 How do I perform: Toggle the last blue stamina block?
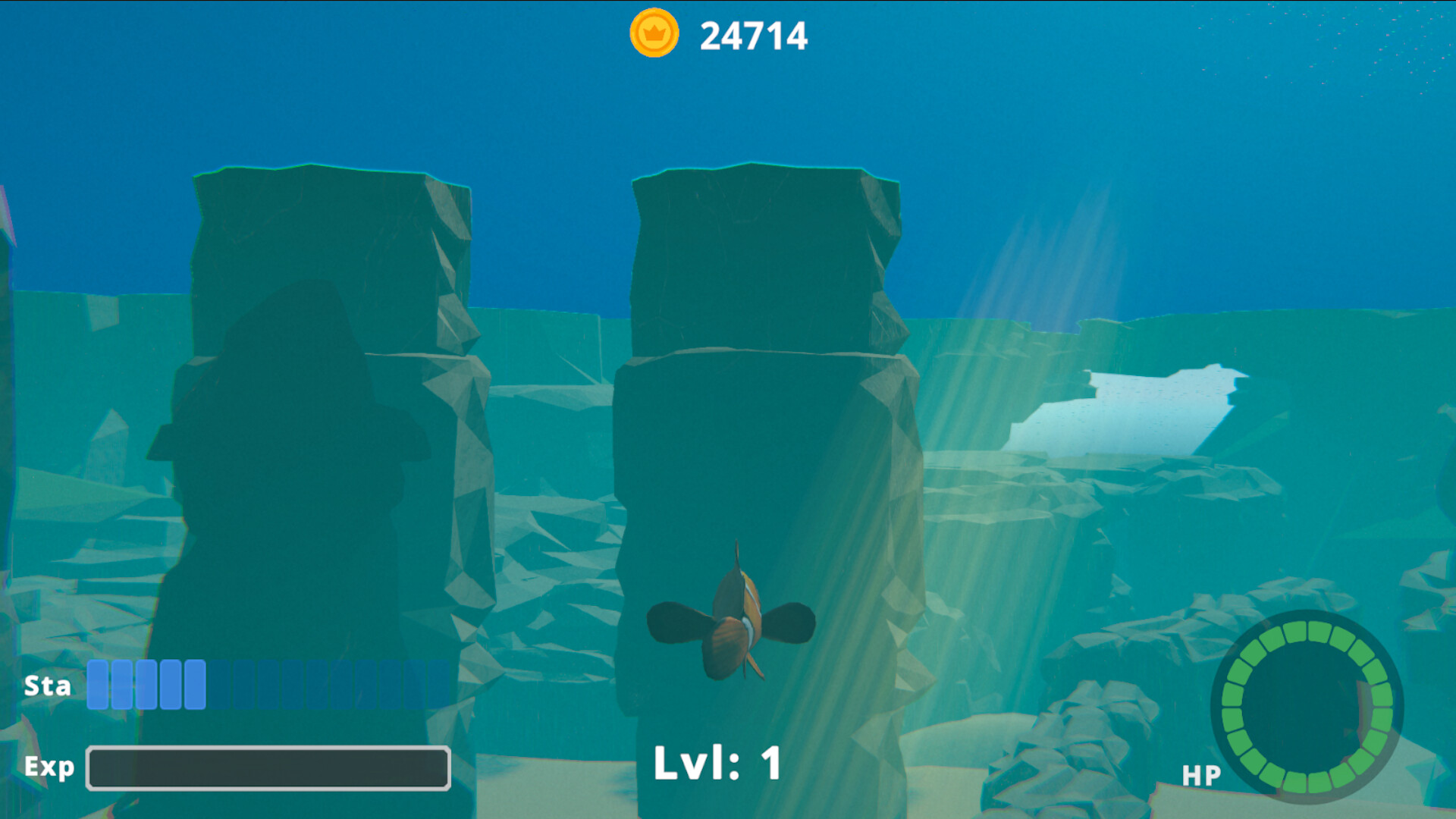(x=196, y=685)
